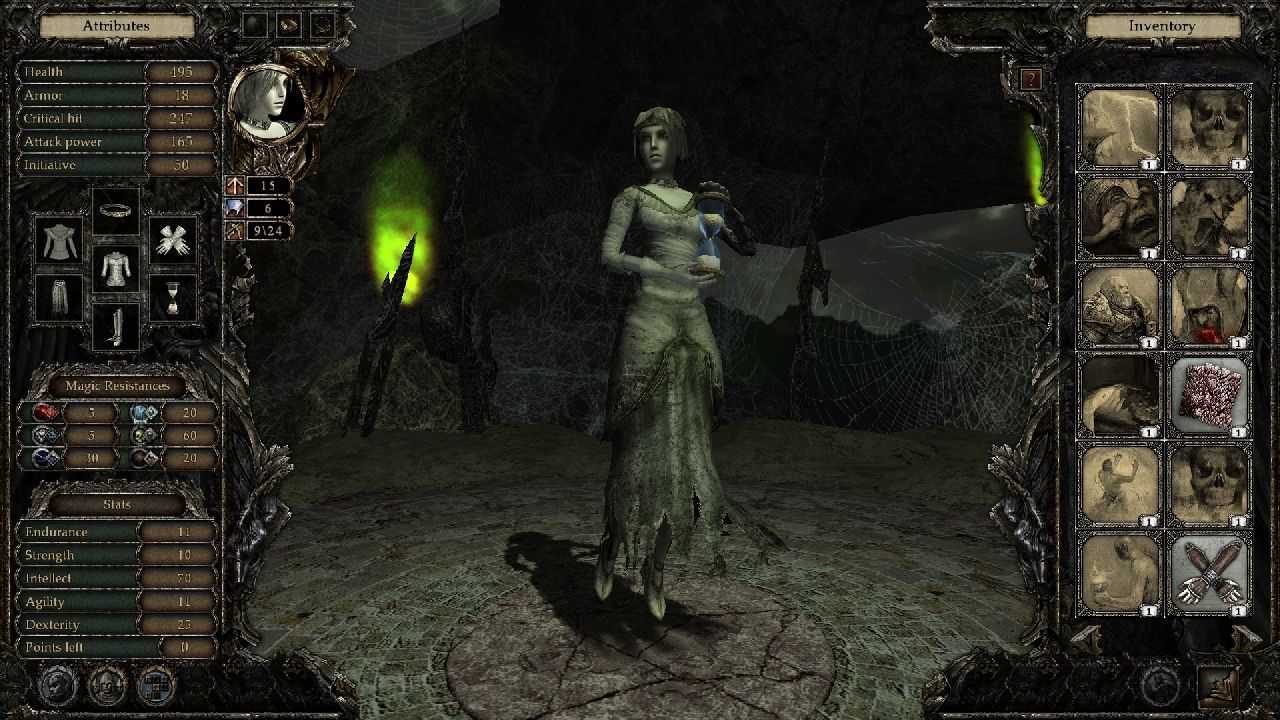Open the inventory grid icon at bottom left
This screenshot has width=1280, height=720.
click(154, 686)
